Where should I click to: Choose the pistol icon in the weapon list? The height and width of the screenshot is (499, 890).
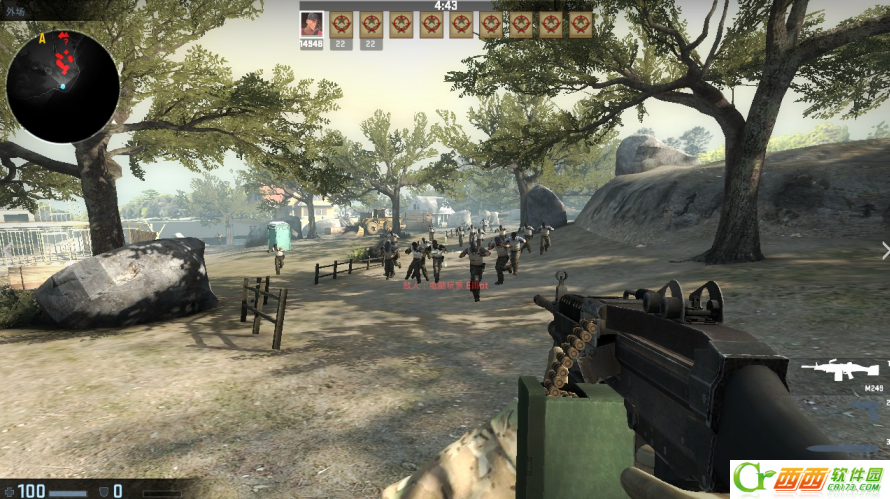[866, 409]
